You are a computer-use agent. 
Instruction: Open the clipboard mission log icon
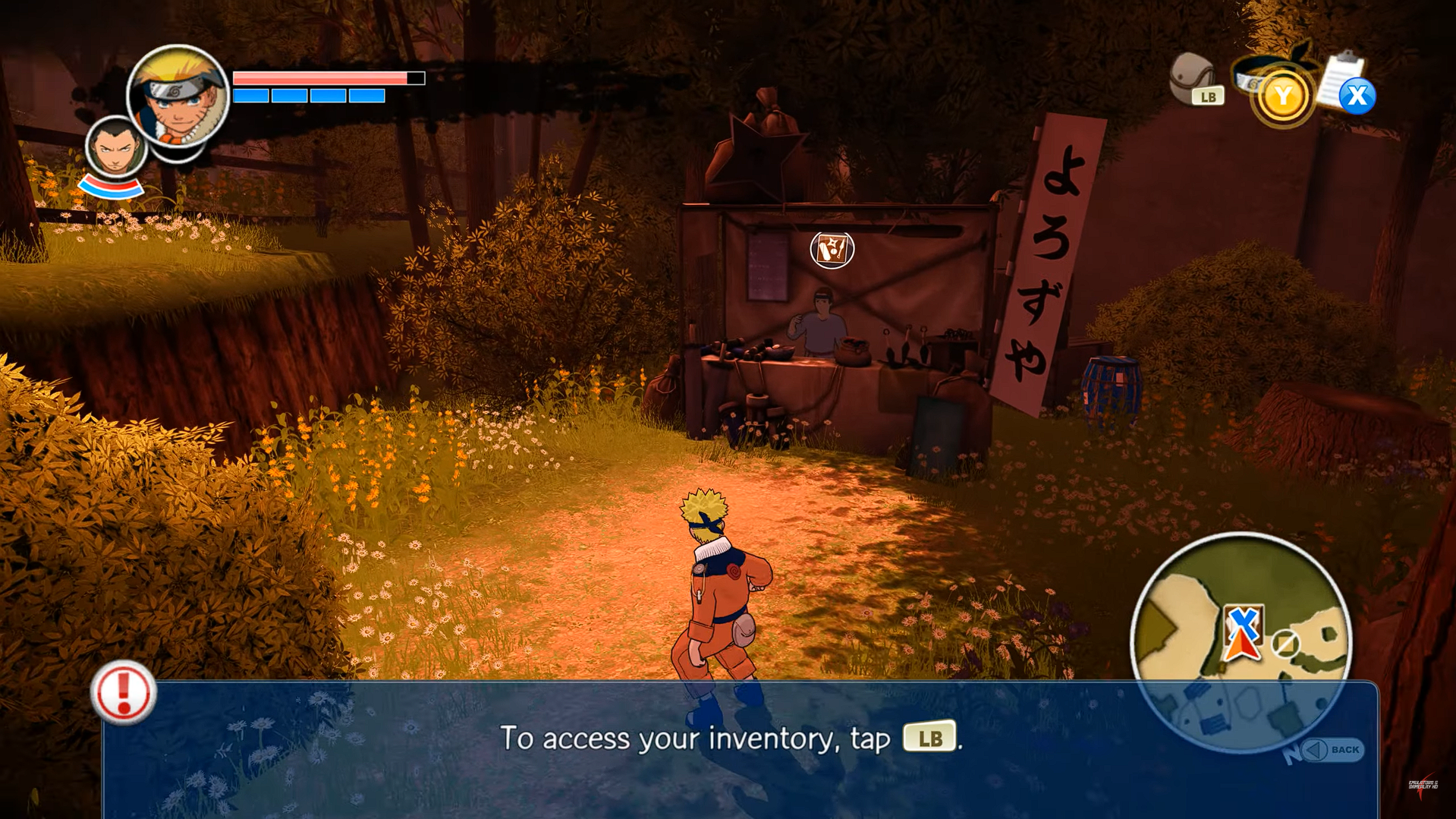[x=1342, y=82]
